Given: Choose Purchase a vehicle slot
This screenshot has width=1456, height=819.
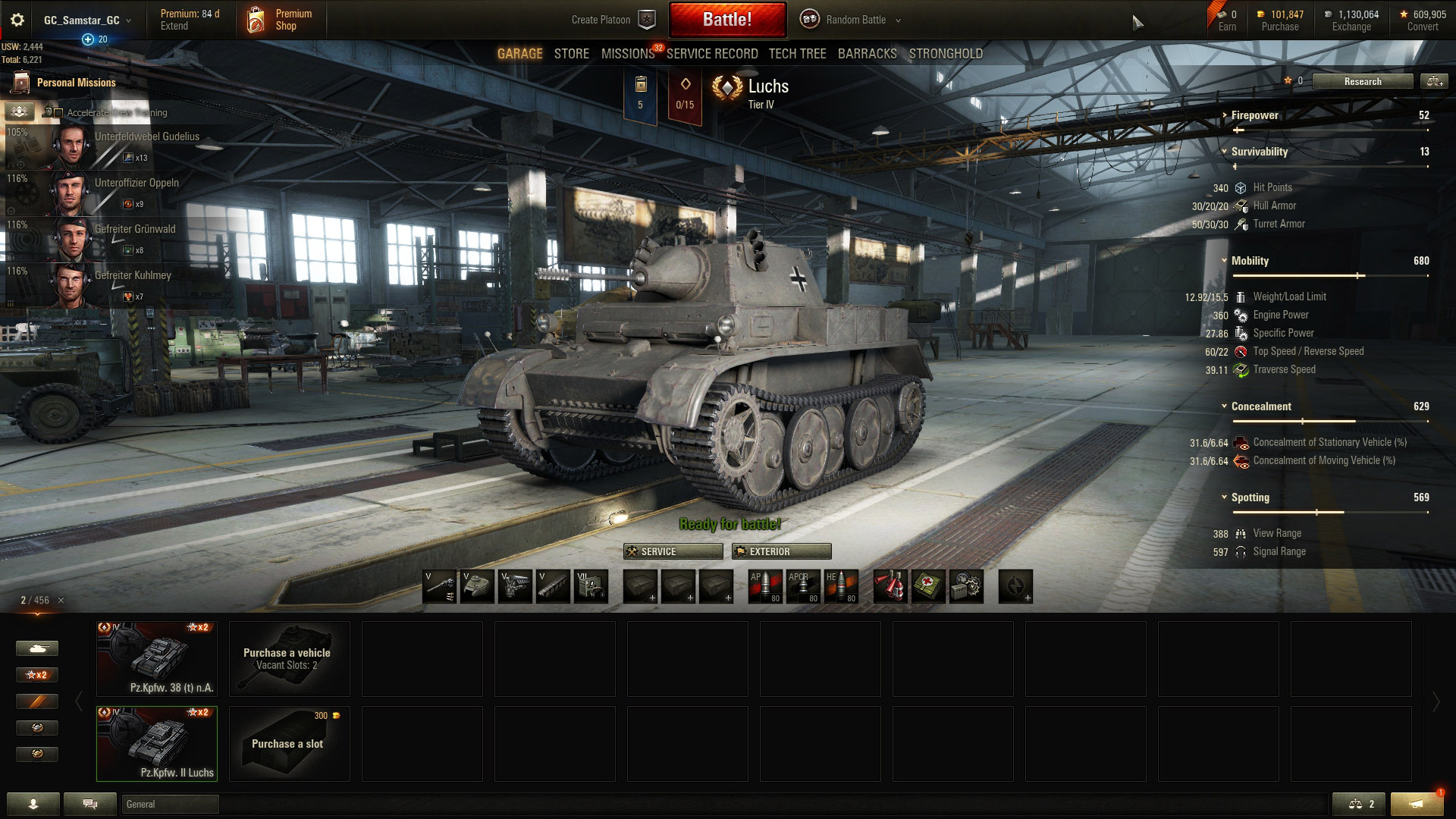Looking at the screenshot, I should (289, 659).
